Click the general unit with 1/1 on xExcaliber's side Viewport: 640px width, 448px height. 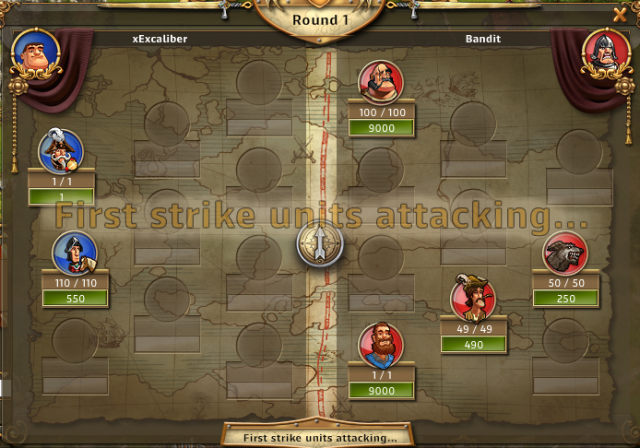pos(60,151)
